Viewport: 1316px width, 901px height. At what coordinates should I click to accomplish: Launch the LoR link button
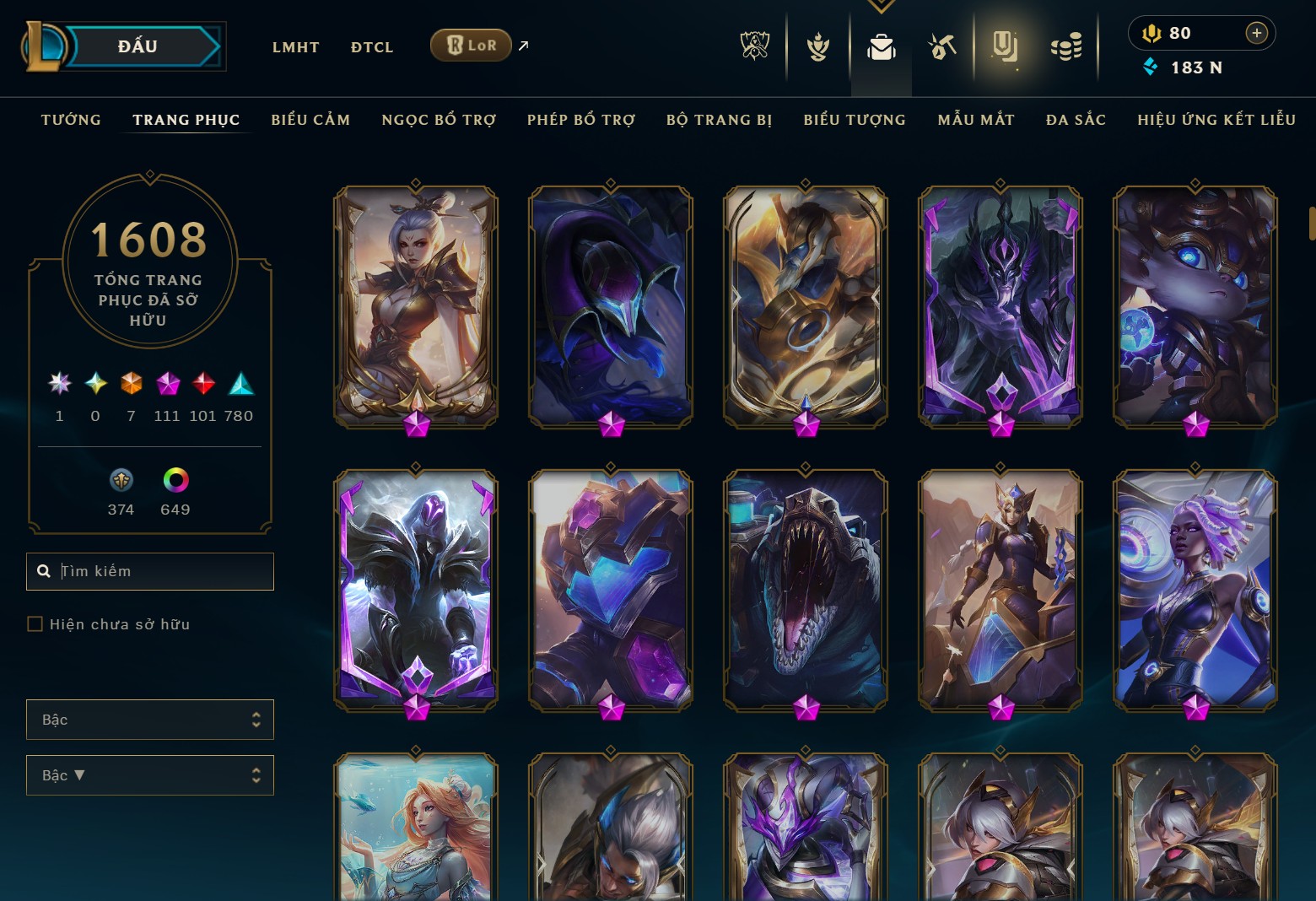471,46
